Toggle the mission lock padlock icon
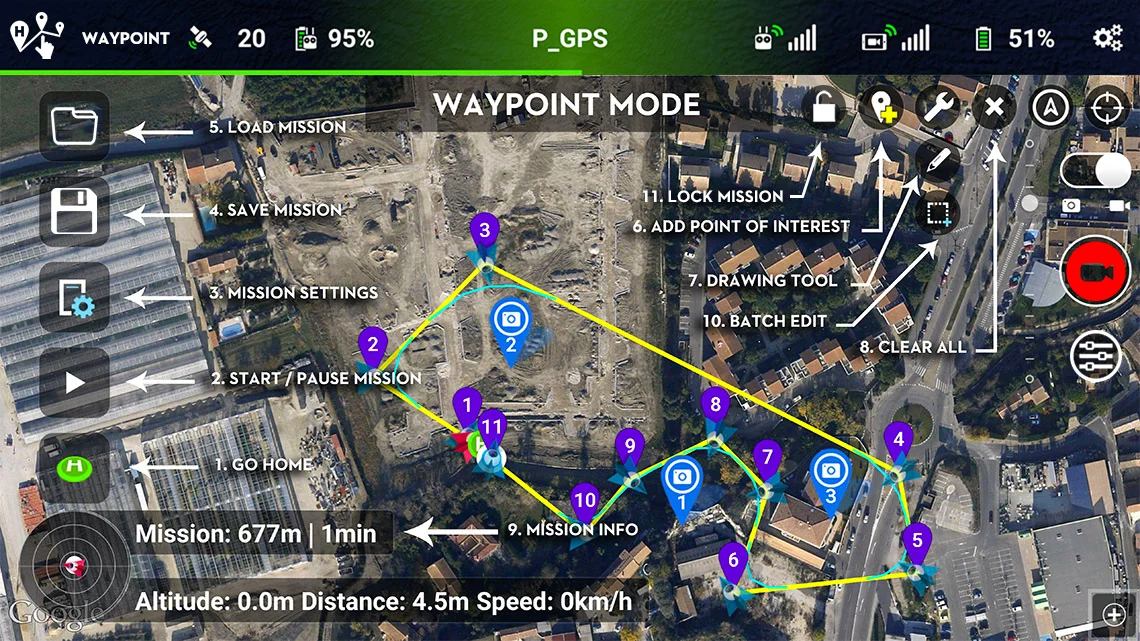Image resolution: width=1140 pixels, height=641 pixels. coord(825,107)
